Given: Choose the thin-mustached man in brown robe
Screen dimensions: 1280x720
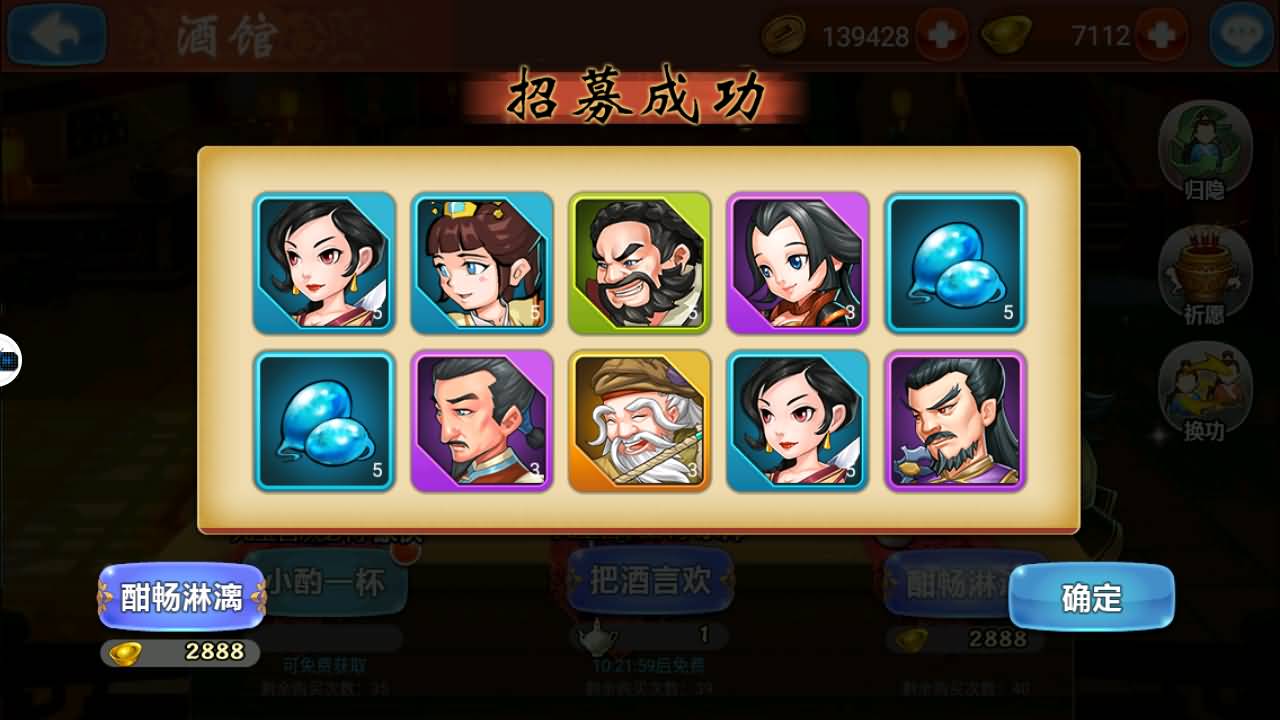Looking at the screenshot, I should (x=482, y=421).
